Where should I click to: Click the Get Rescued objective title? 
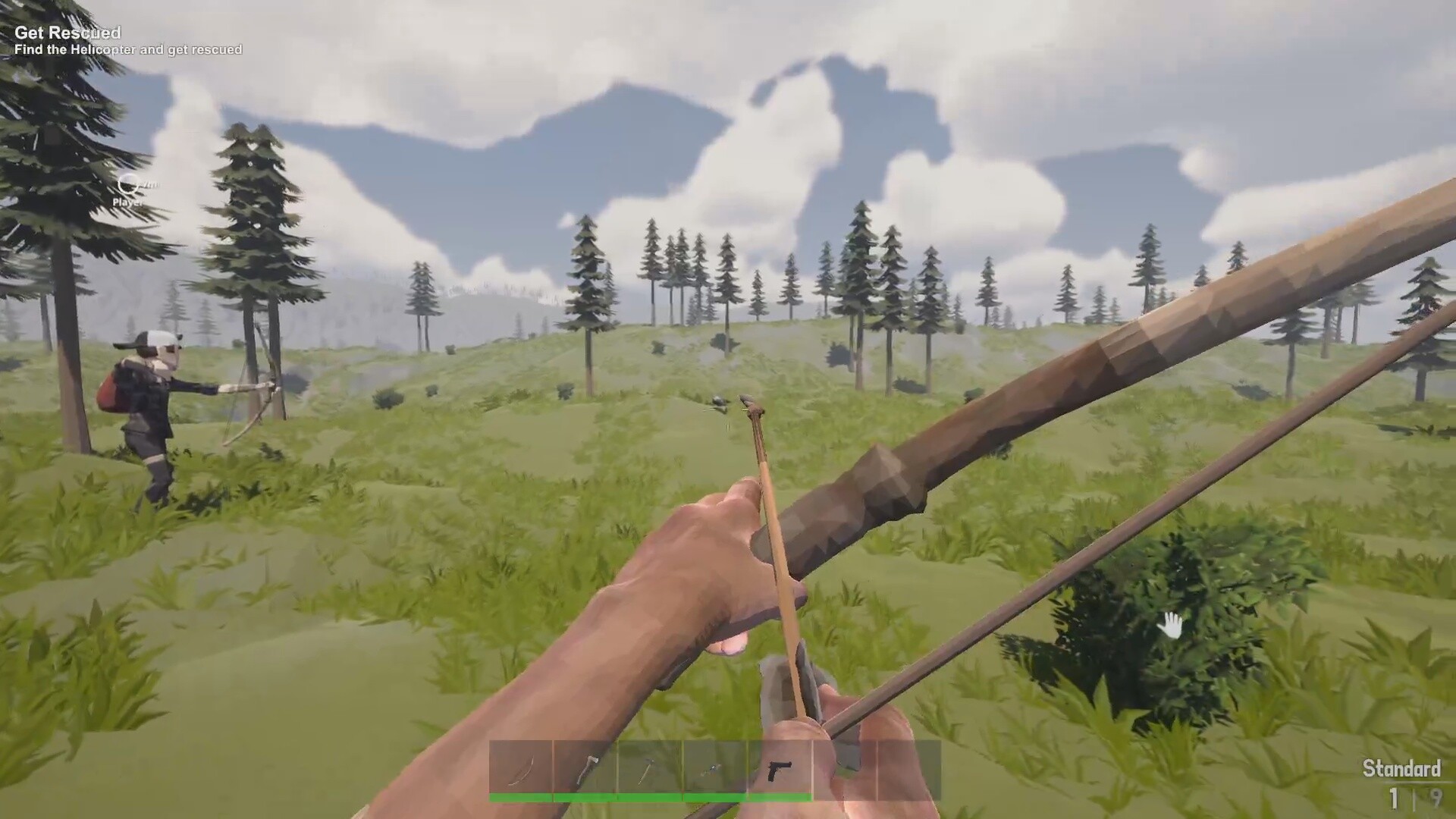pos(68,33)
